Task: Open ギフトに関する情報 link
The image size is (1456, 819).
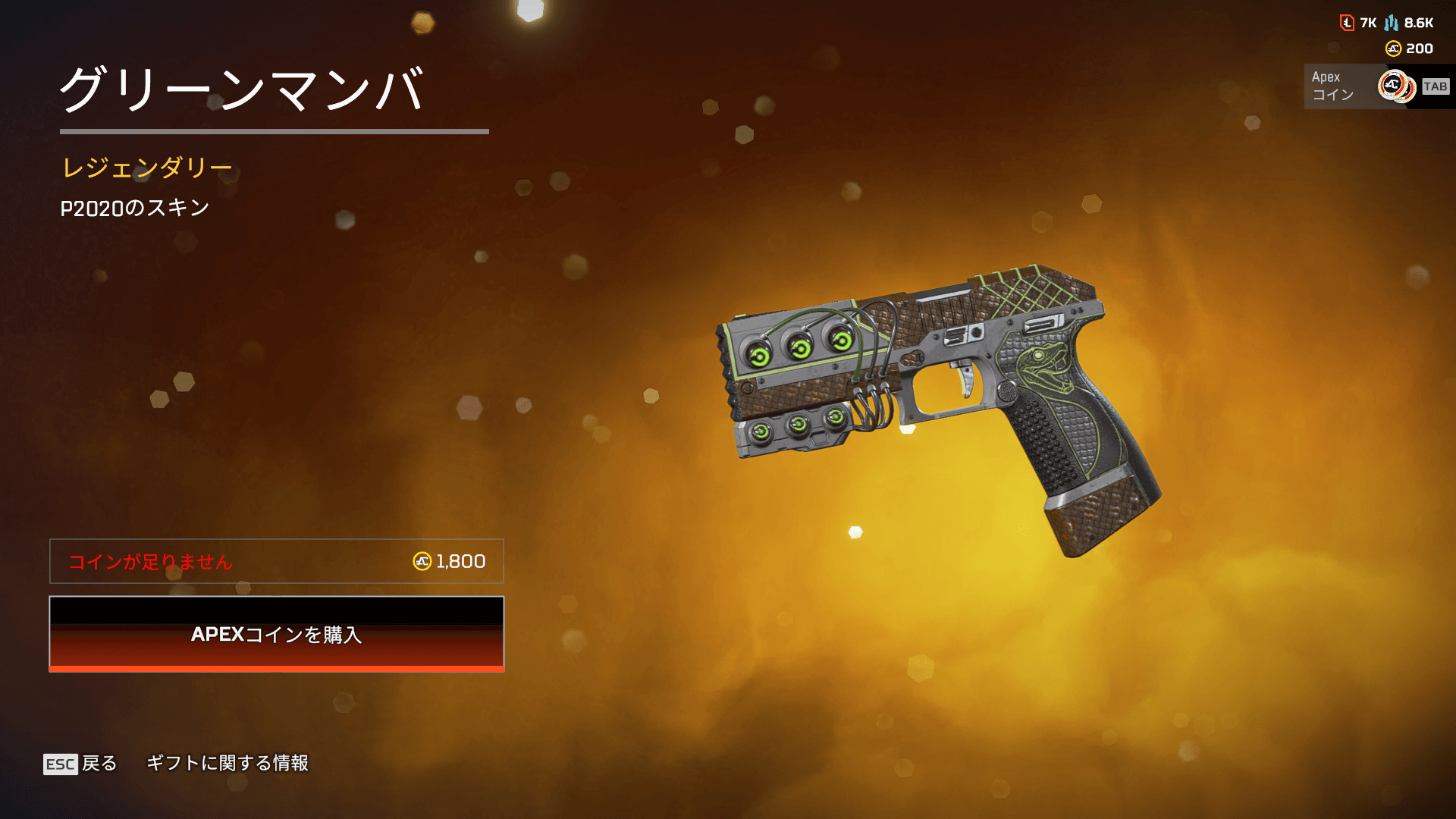Action: pos(227,763)
